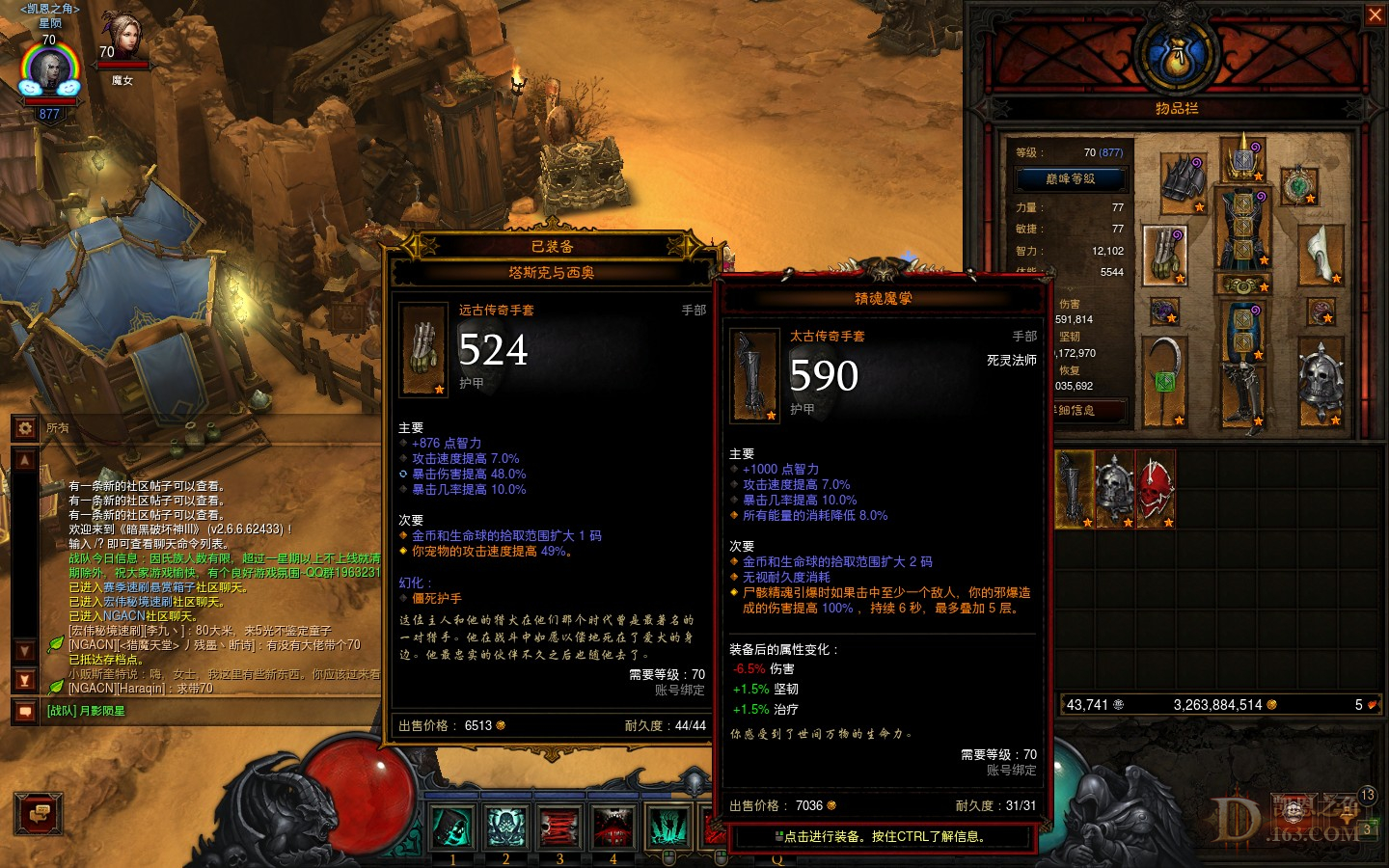This screenshot has width=1389, height=868.
Task: Select the Necromancer skill in hotbar slot 1
Action: coord(451,827)
